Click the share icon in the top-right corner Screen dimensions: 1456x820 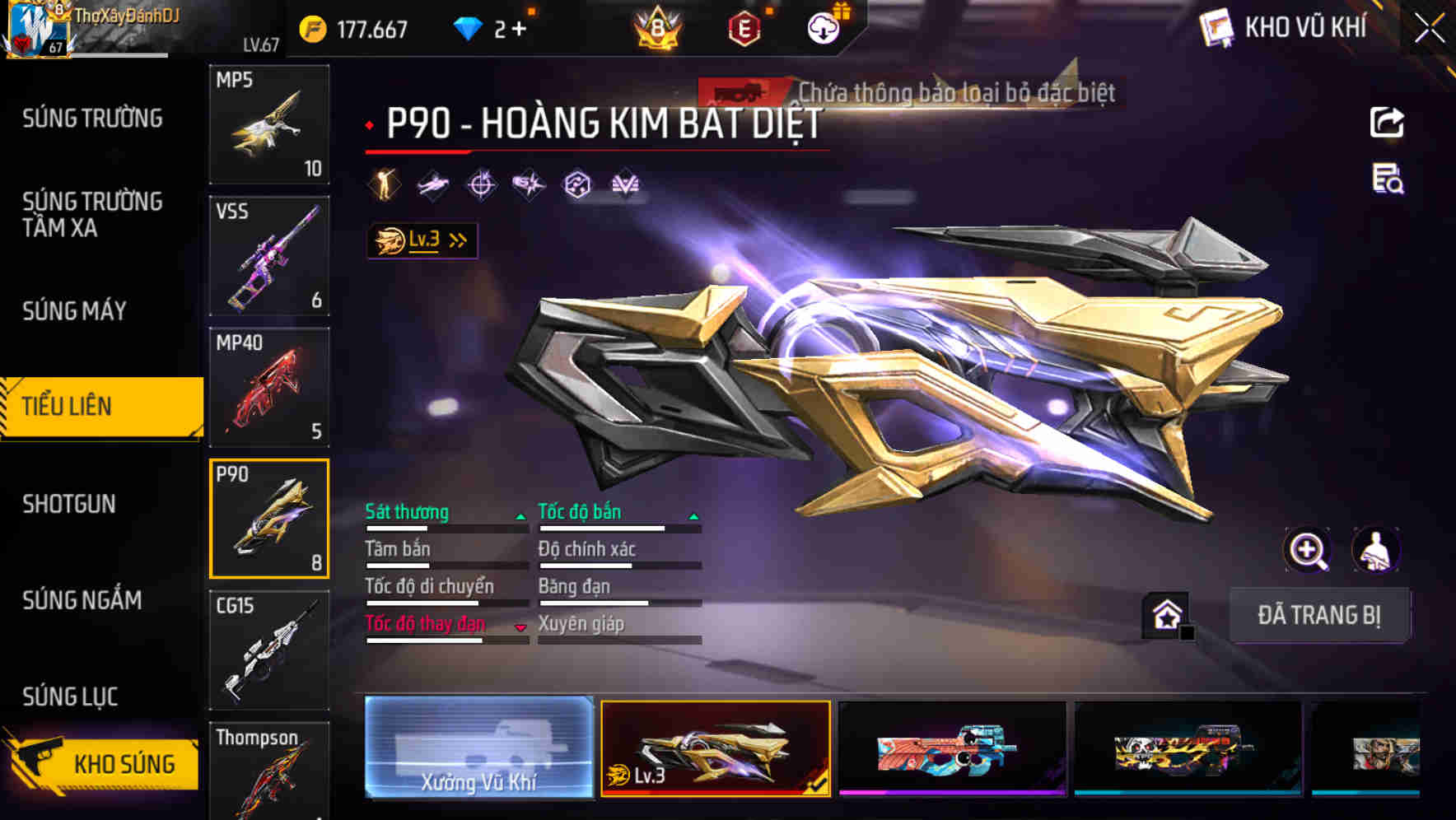[x=1387, y=122]
